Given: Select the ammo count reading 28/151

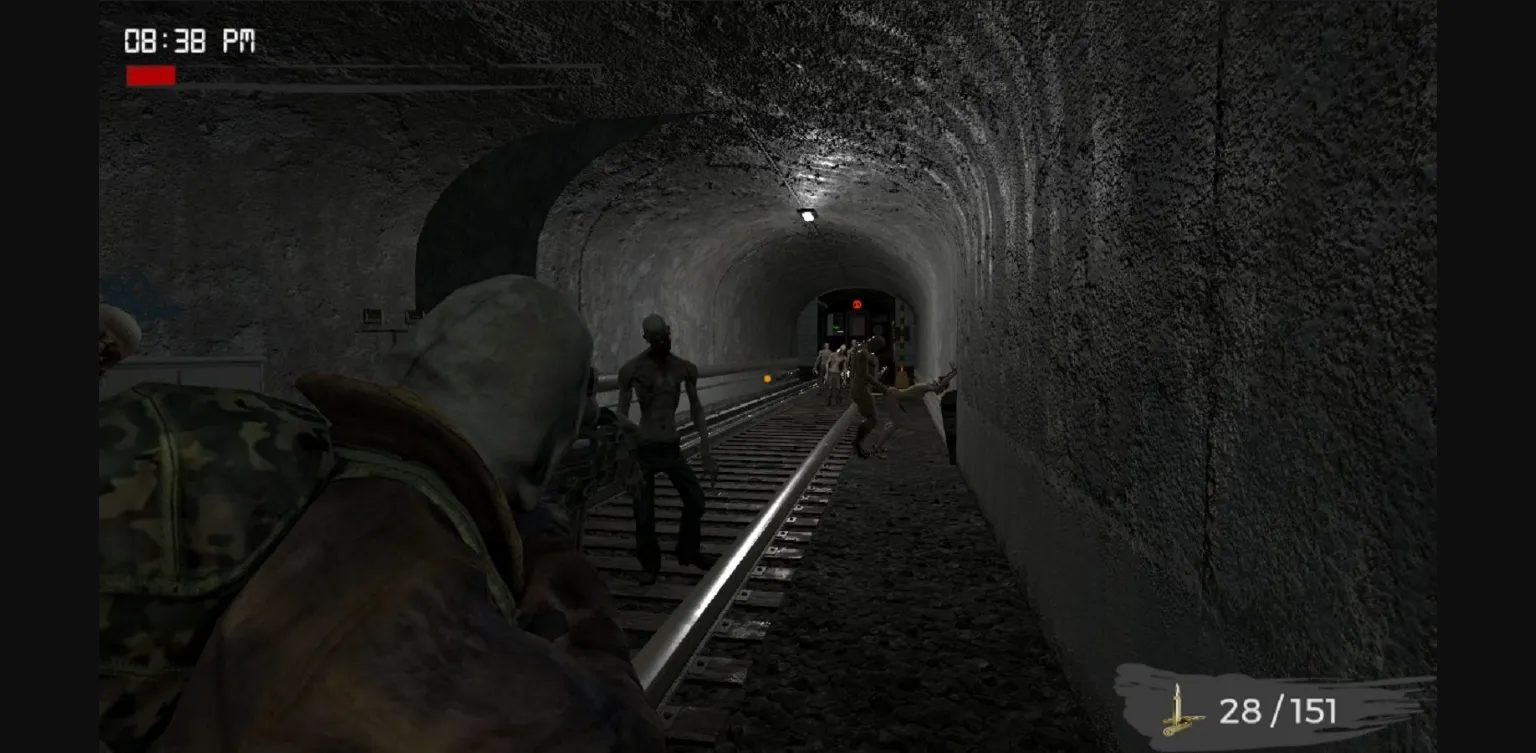Looking at the screenshot, I should [x=1276, y=712].
